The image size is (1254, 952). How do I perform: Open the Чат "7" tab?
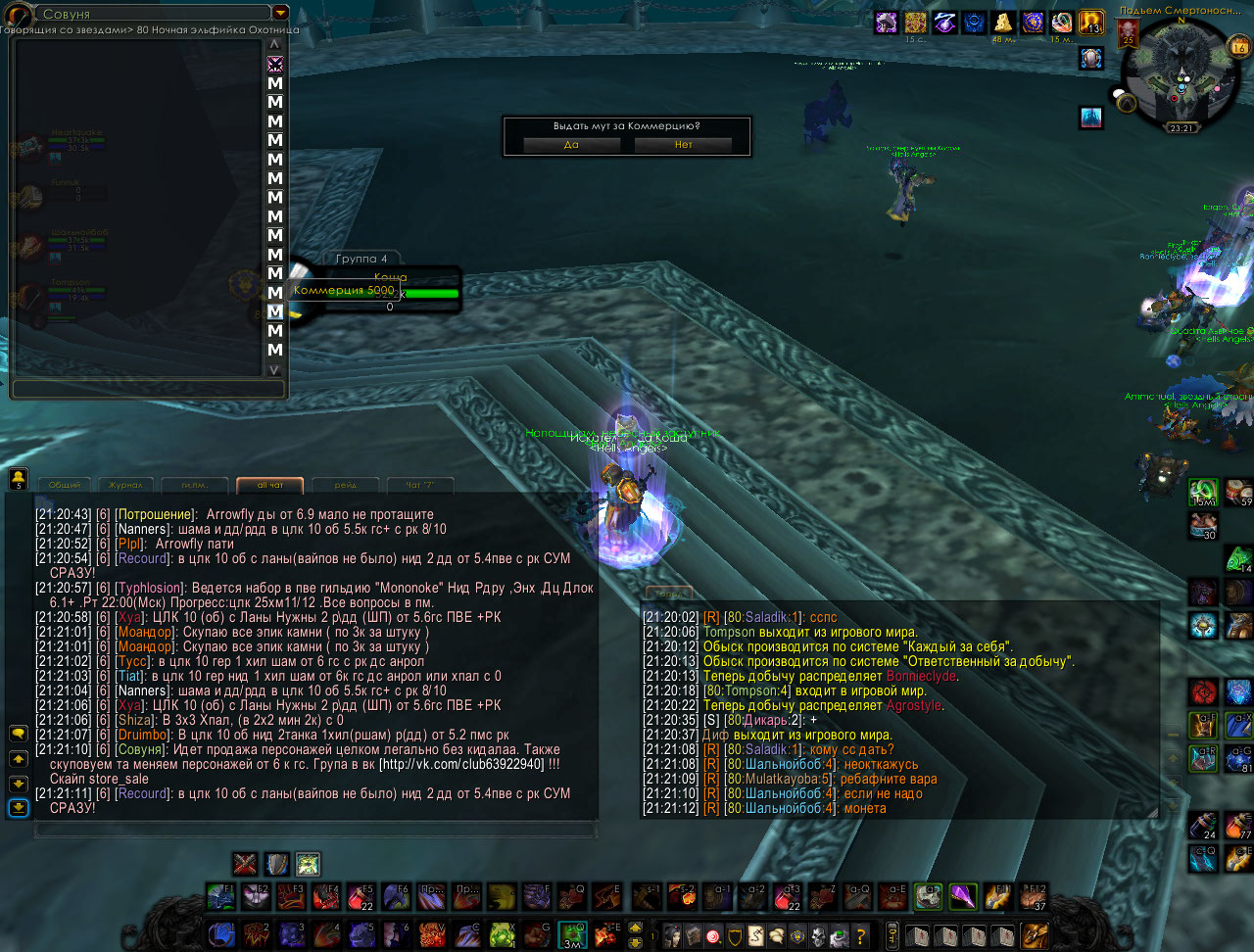[x=420, y=485]
